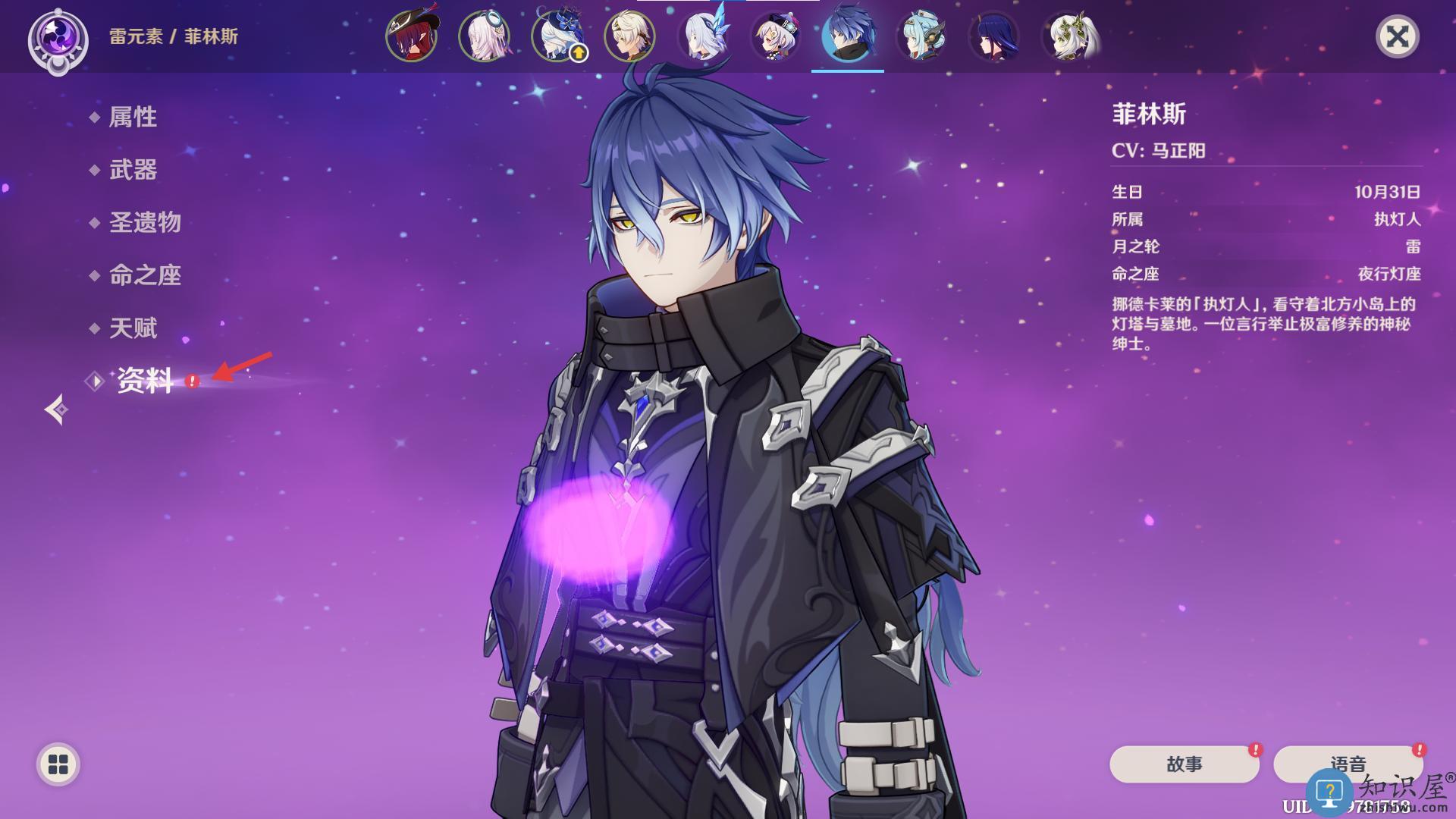Switch to the red-haired character with the hat
The width and height of the screenshot is (1456, 819).
tap(411, 36)
